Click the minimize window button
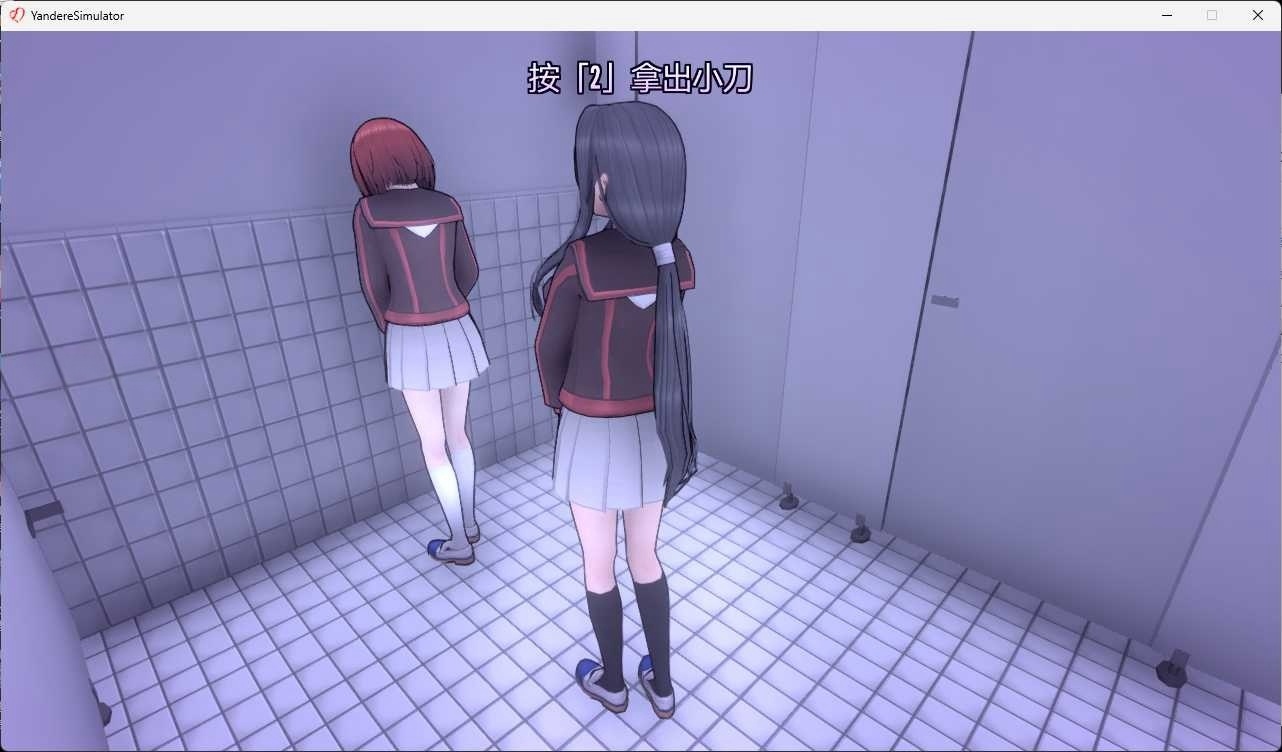 tap(1166, 15)
